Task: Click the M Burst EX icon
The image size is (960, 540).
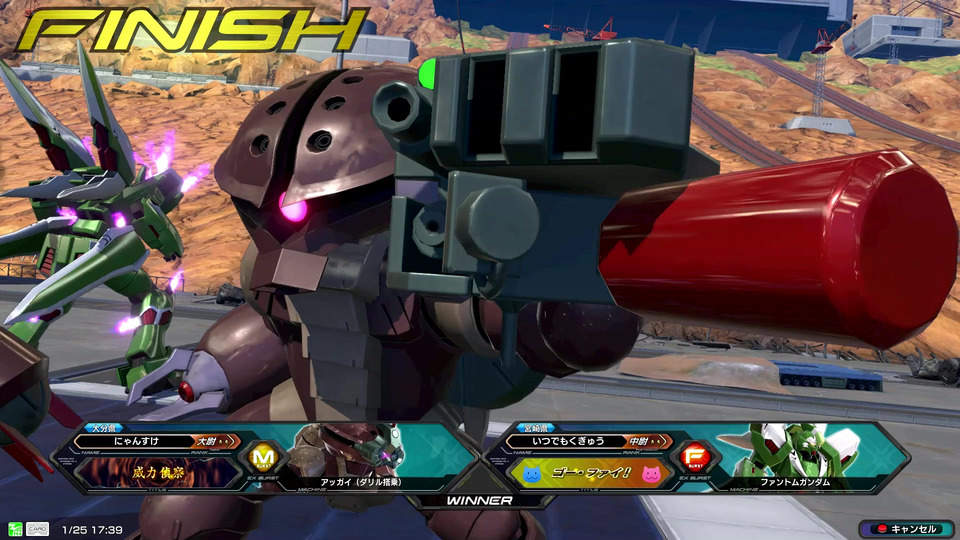Action: tap(262, 458)
